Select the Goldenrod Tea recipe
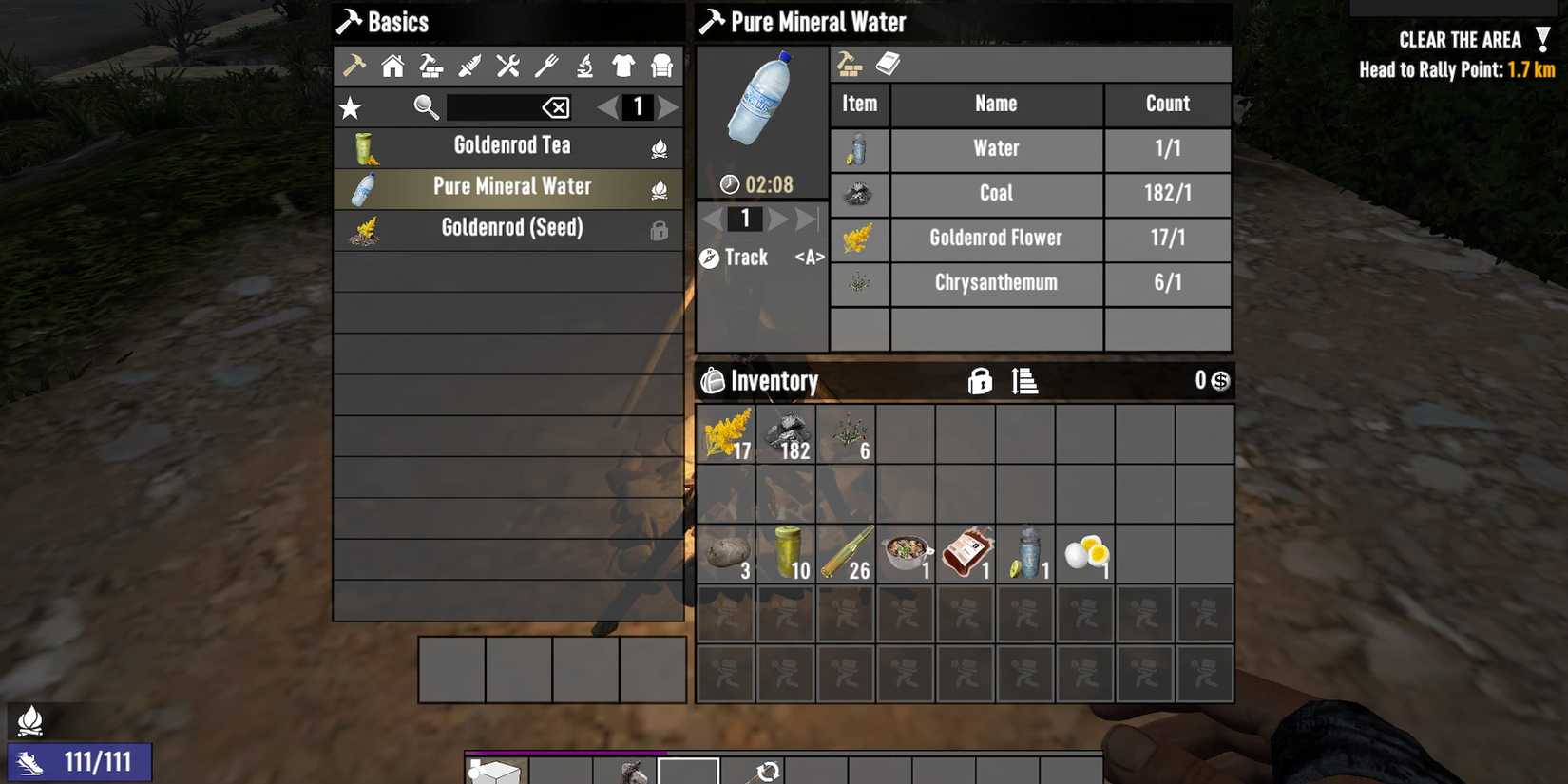 pyautogui.click(x=509, y=144)
